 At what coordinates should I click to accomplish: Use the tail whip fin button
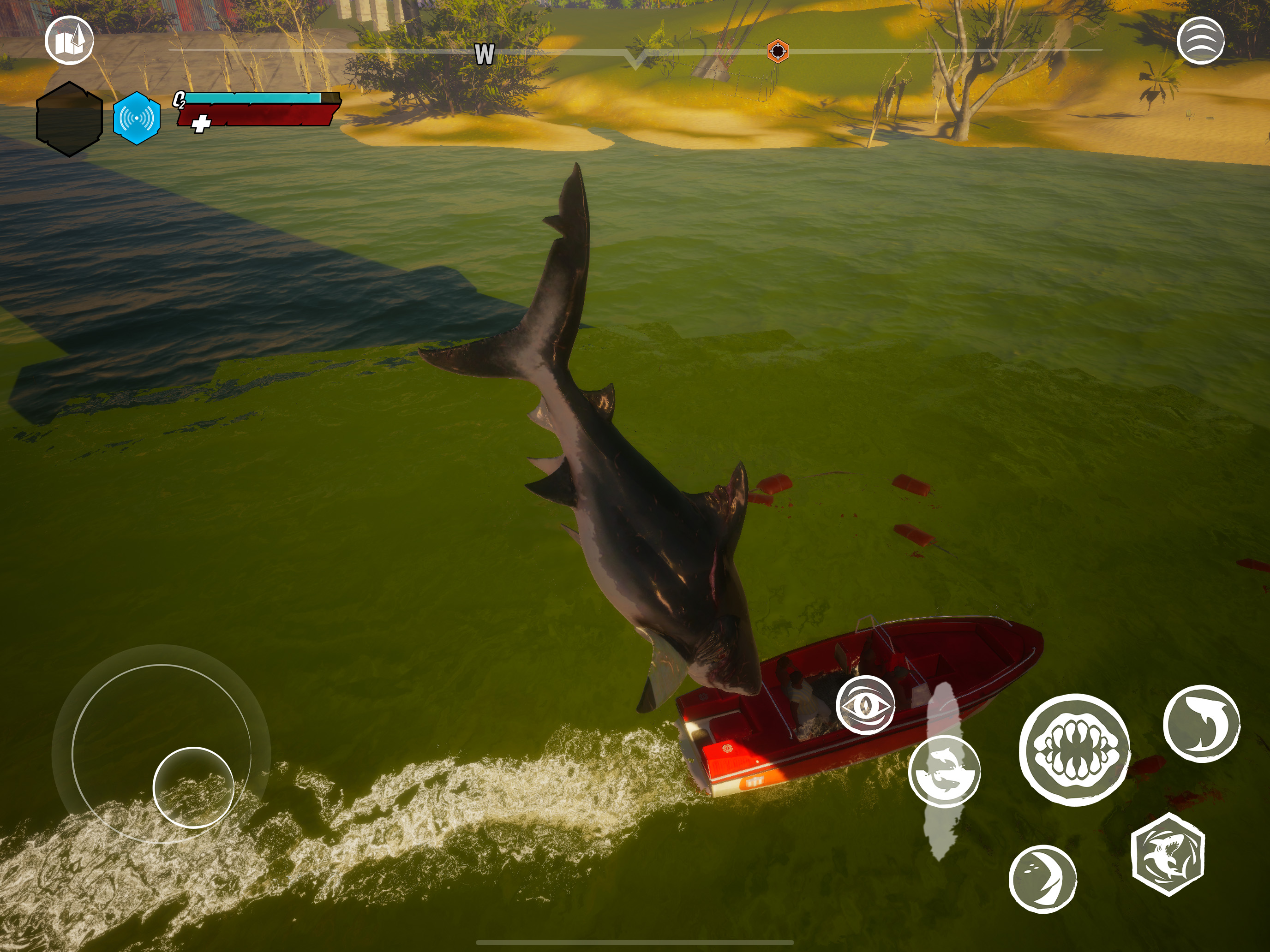(1042, 879)
